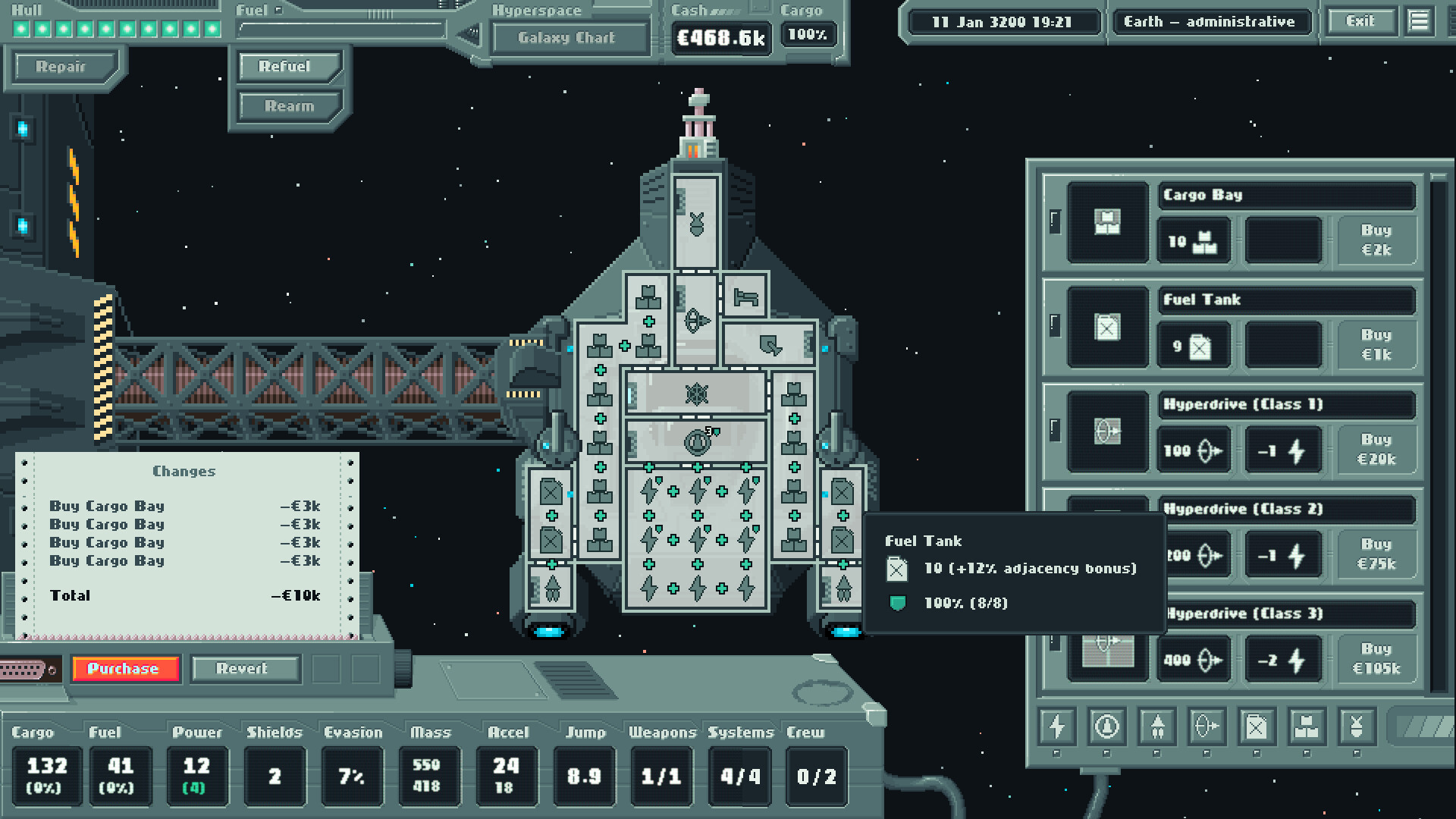Choose the fuel tank category tab
Viewport: 1456px width, 819px height.
click(1257, 726)
